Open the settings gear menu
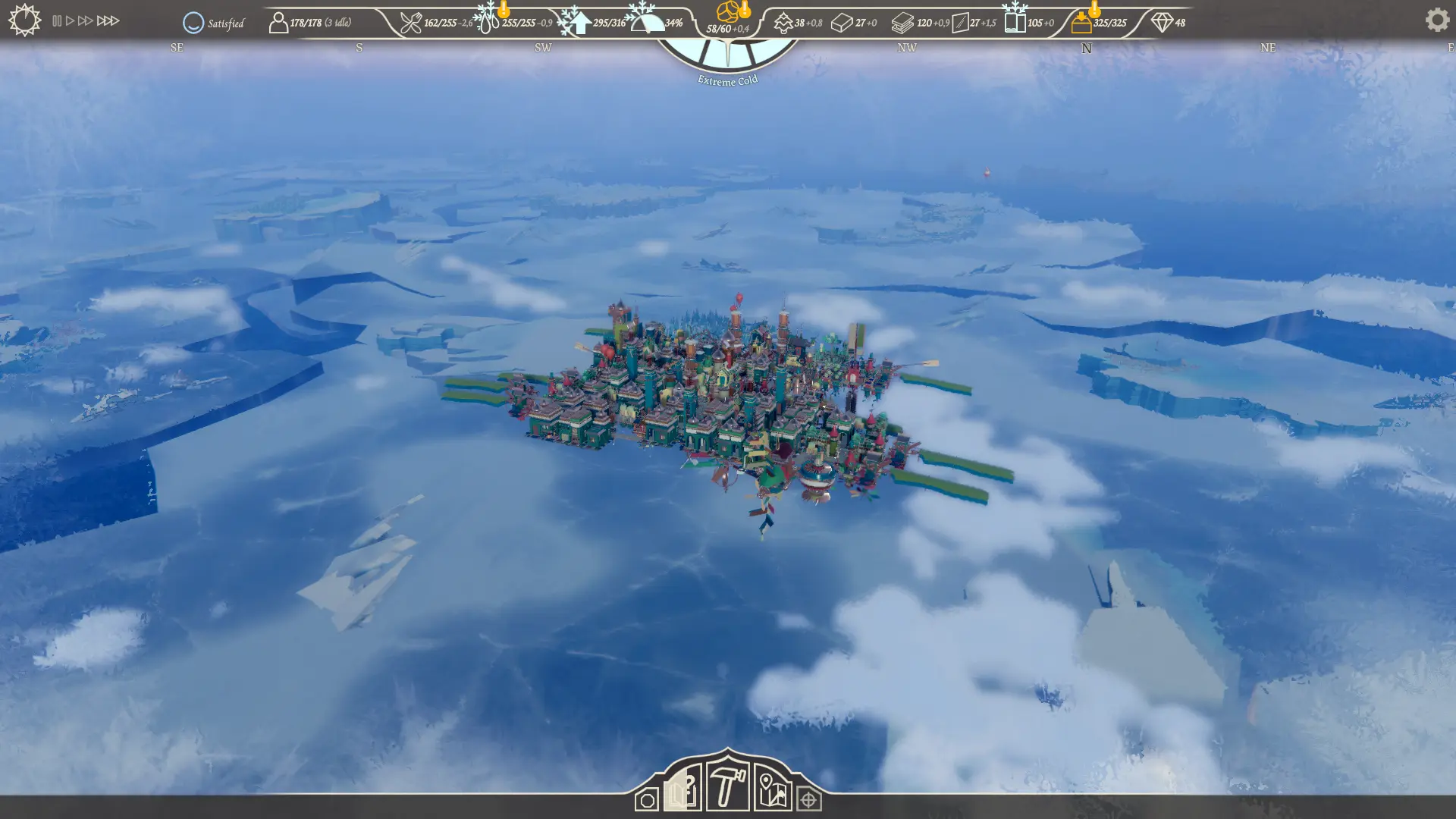 pos(1436,20)
